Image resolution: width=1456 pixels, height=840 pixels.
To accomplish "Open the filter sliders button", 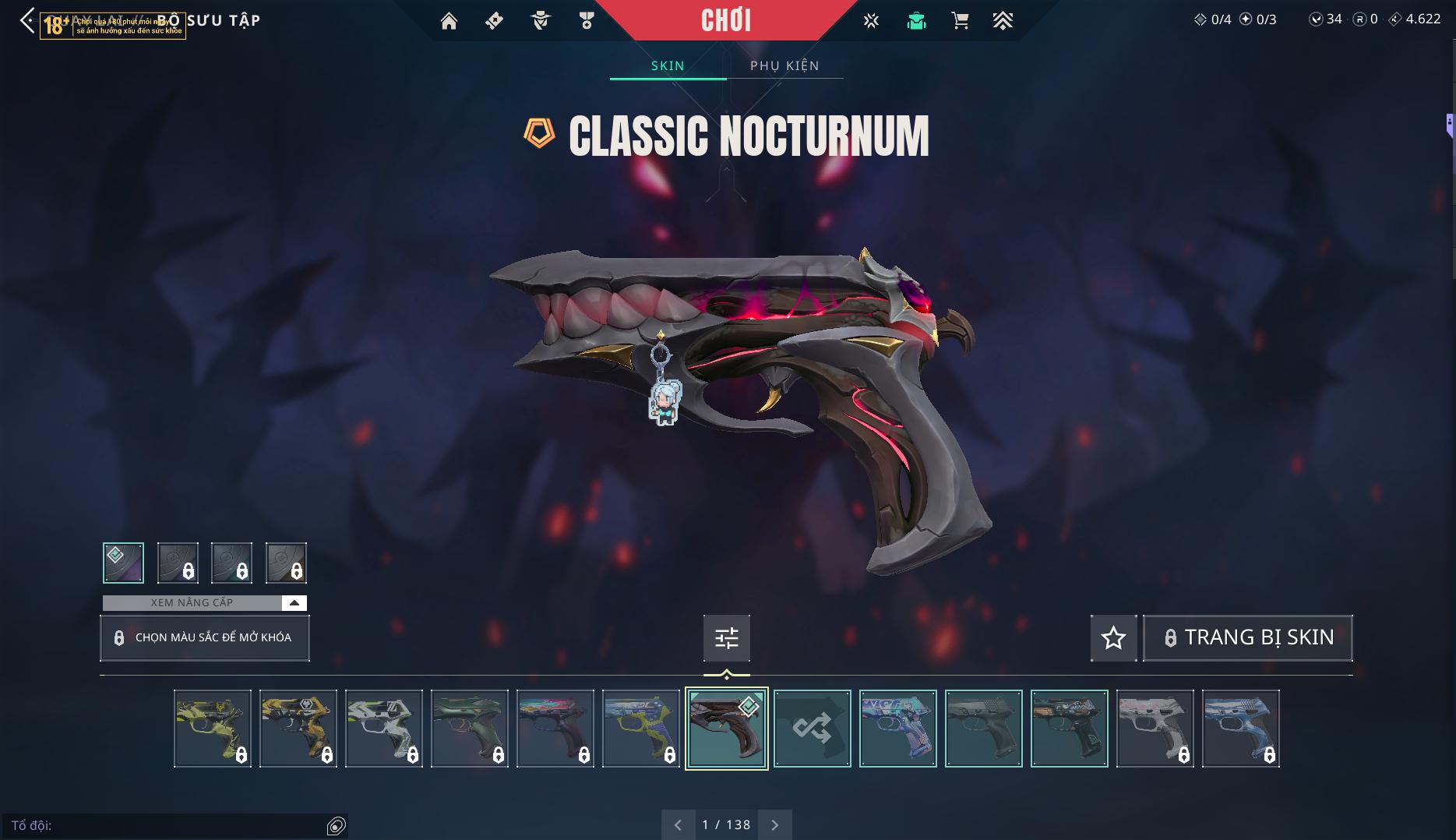I will (726, 638).
